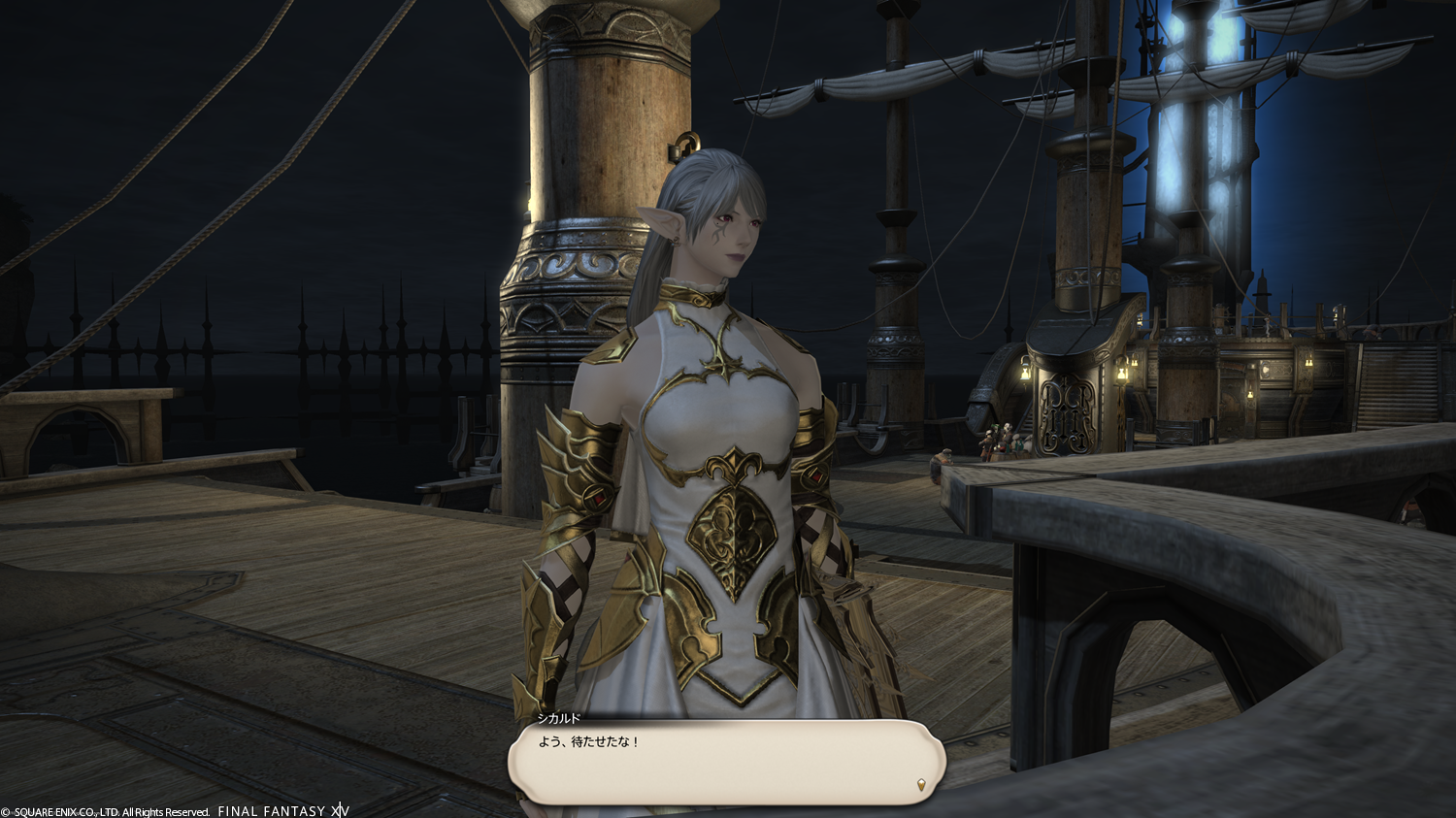Click Sicard's dialogue box to continue
Screen dimensions: 1456x818
tap(726, 763)
